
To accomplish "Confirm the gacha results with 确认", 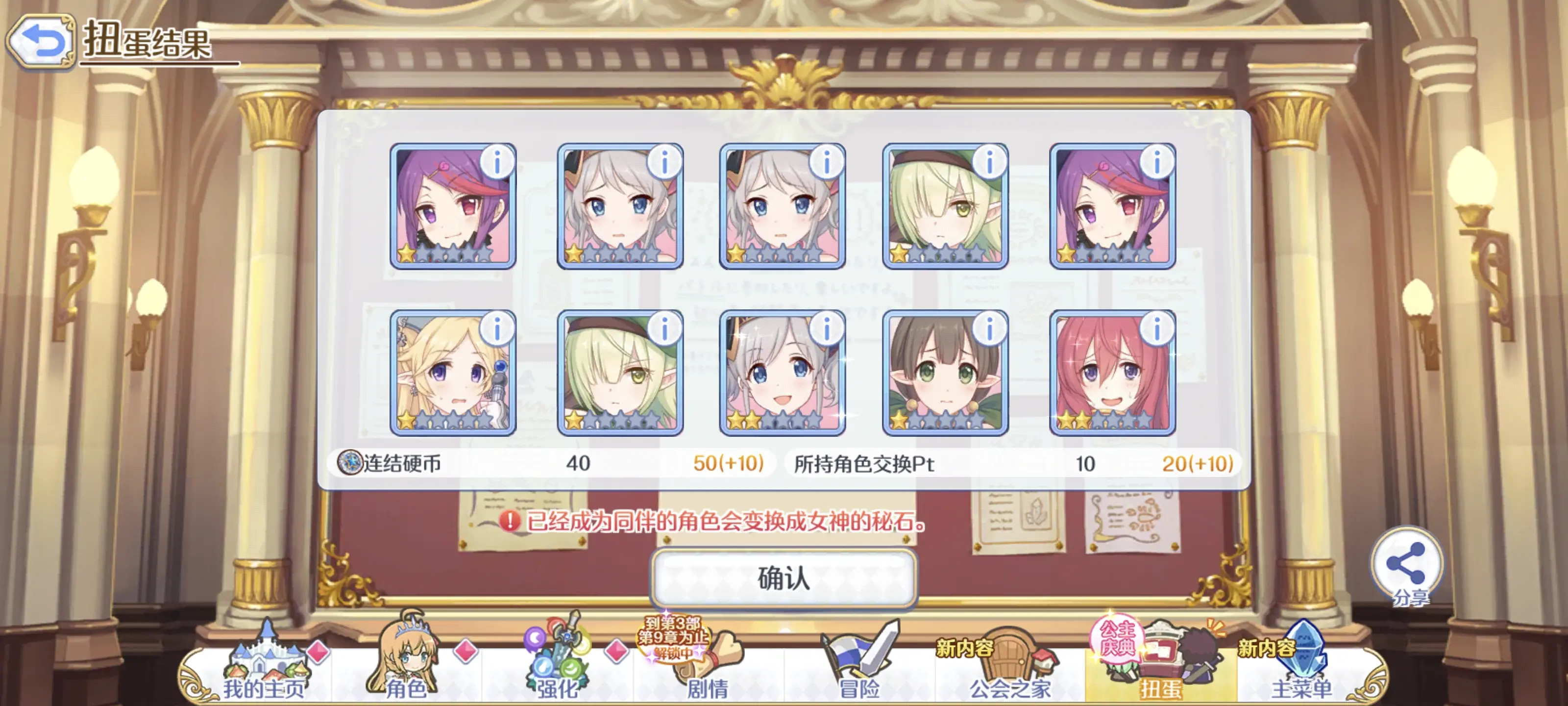I will (x=784, y=578).
